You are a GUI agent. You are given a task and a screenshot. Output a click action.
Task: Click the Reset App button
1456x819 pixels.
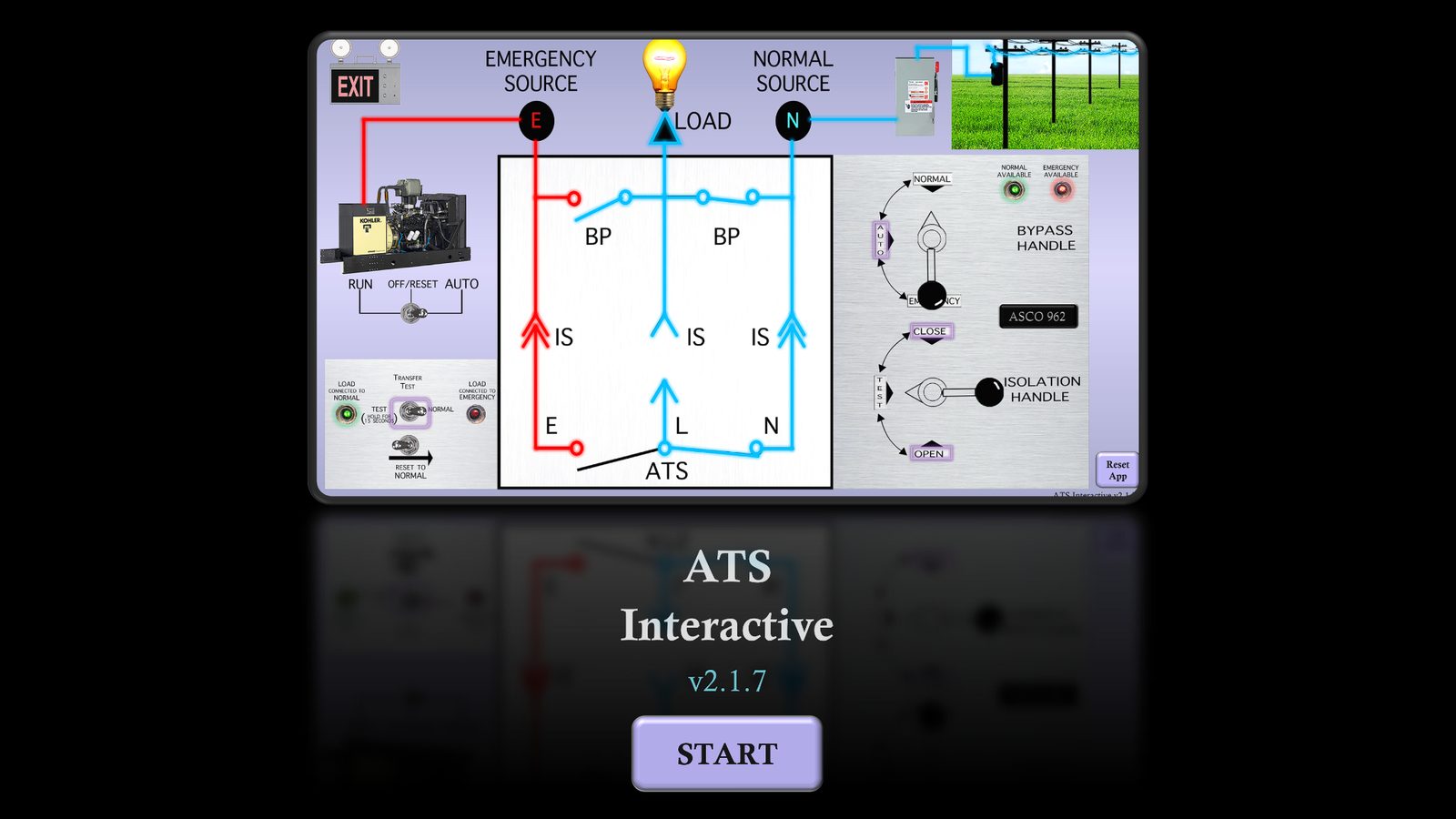(1117, 470)
